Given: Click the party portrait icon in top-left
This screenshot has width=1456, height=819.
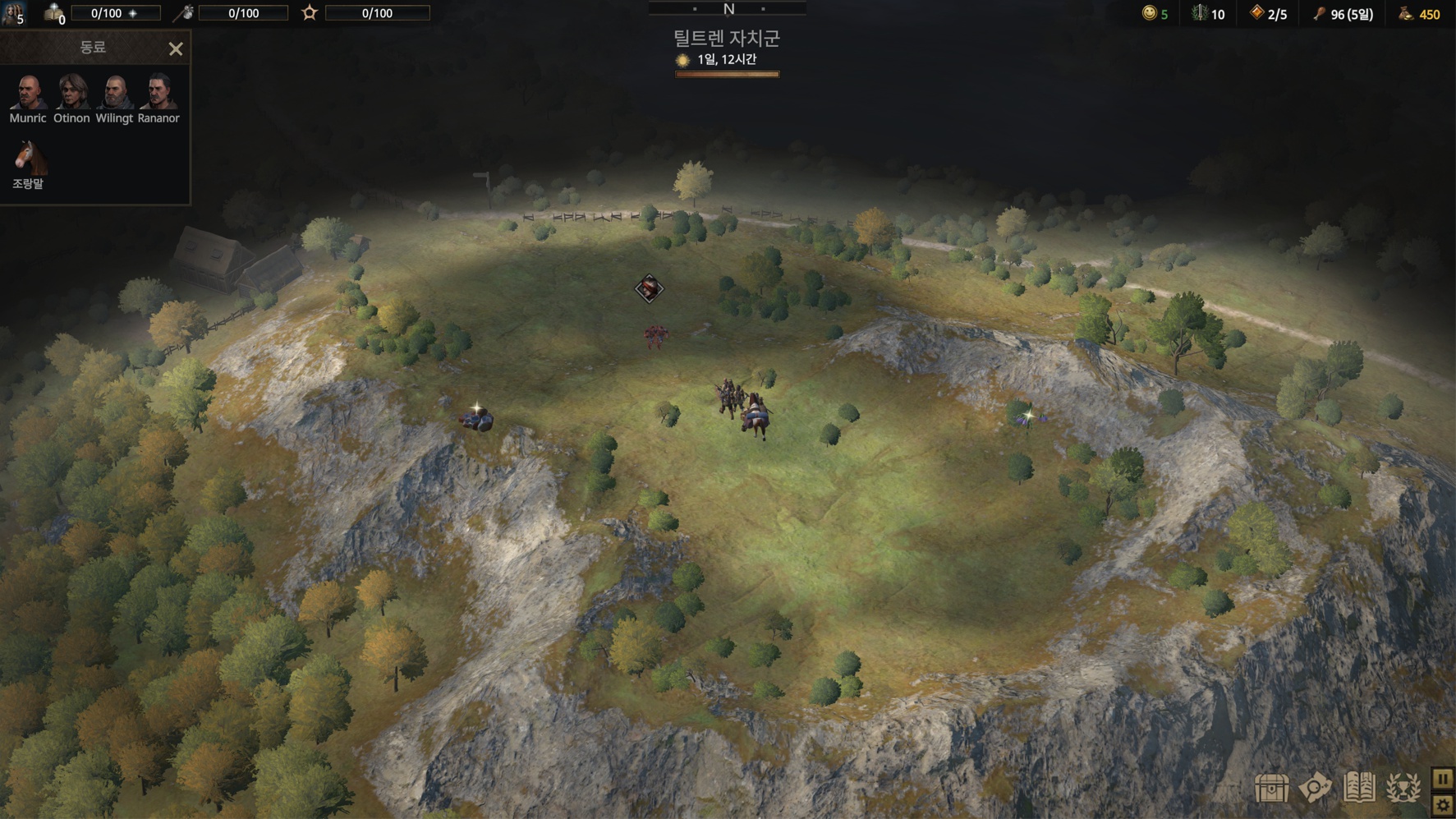Looking at the screenshot, I should (x=12, y=12).
